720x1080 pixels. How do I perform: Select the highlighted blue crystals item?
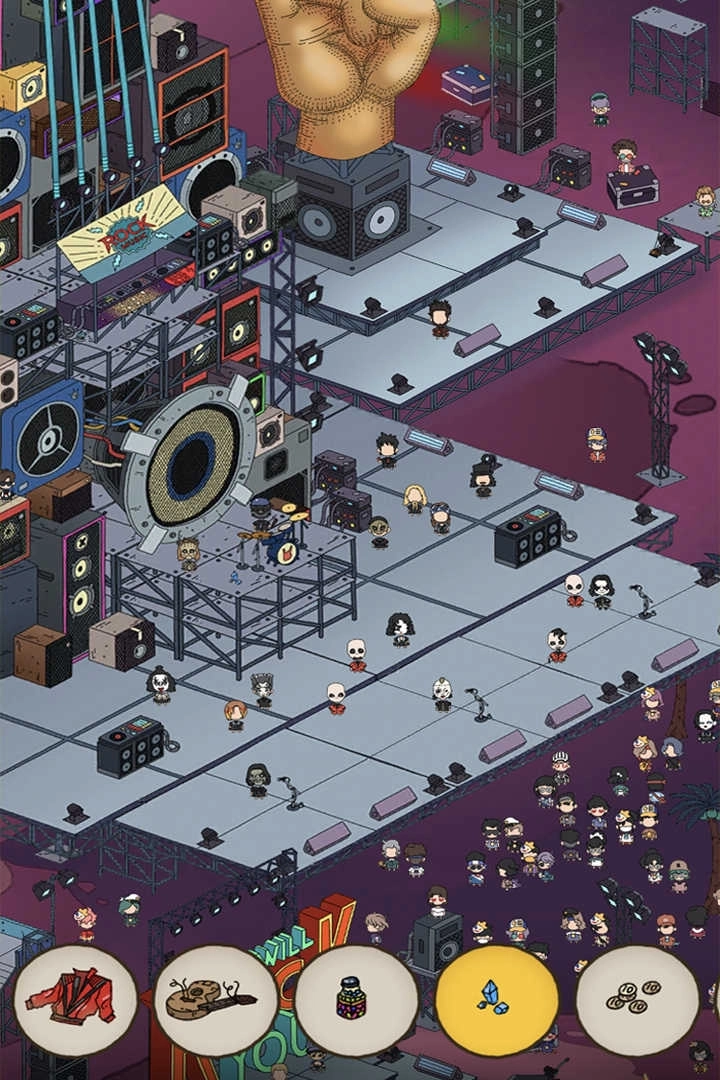pyautogui.click(x=497, y=1001)
